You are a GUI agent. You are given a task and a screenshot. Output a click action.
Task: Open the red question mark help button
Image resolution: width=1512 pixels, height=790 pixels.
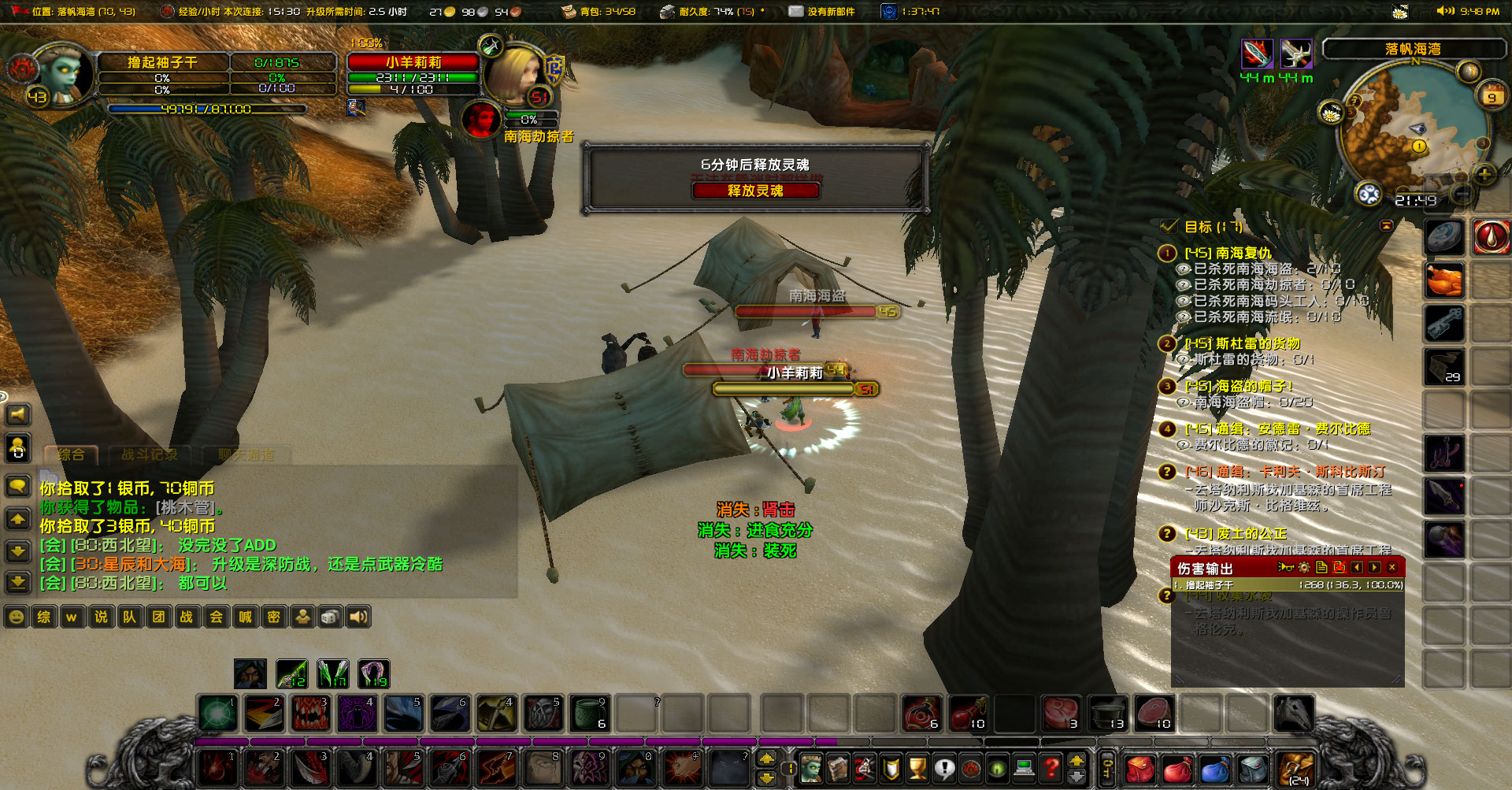(1051, 766)
